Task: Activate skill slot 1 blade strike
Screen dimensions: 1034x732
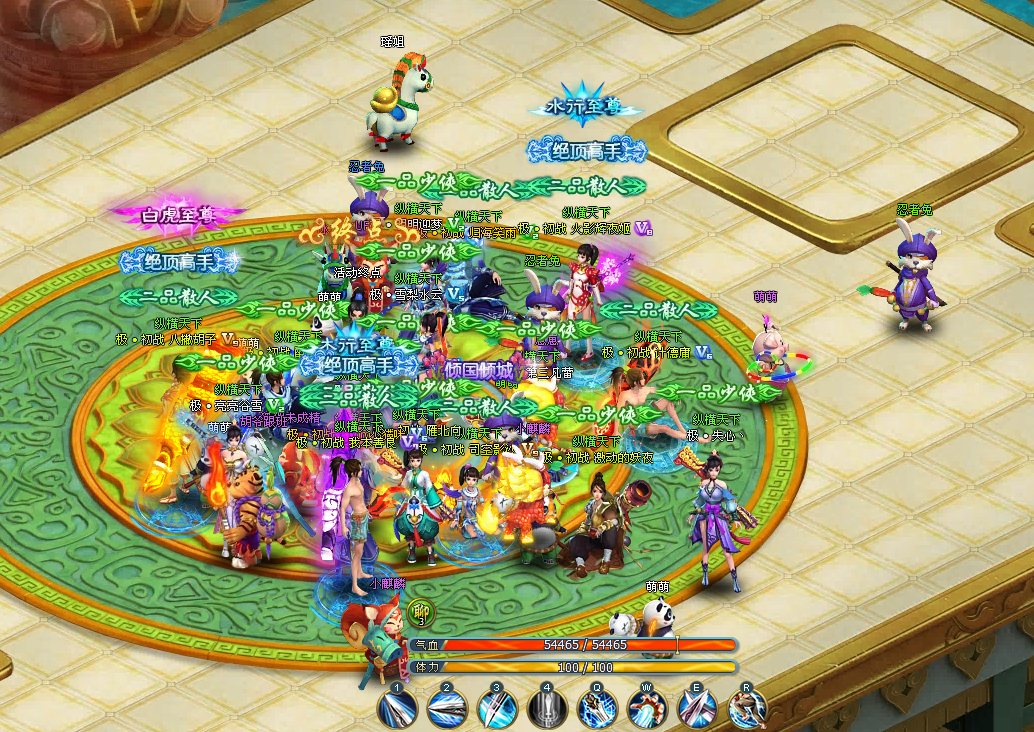Action: (397, 708)
